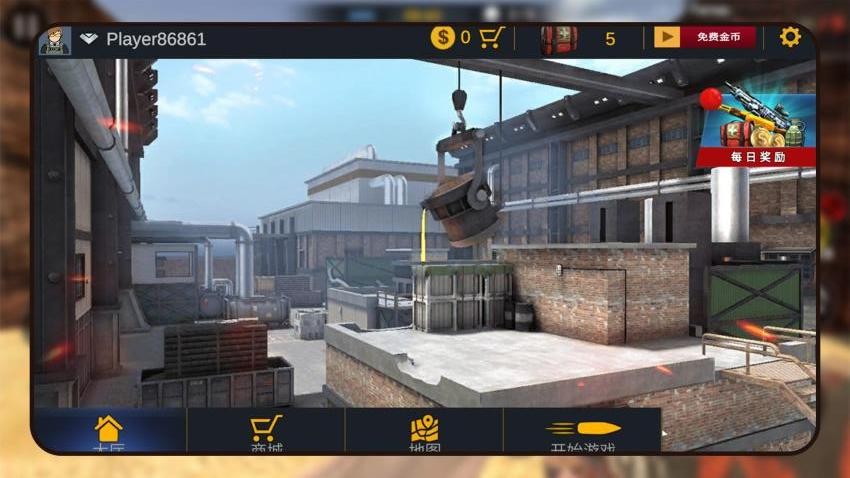Open the player avatar profile
850x478 pixels.
coord(55,40)
